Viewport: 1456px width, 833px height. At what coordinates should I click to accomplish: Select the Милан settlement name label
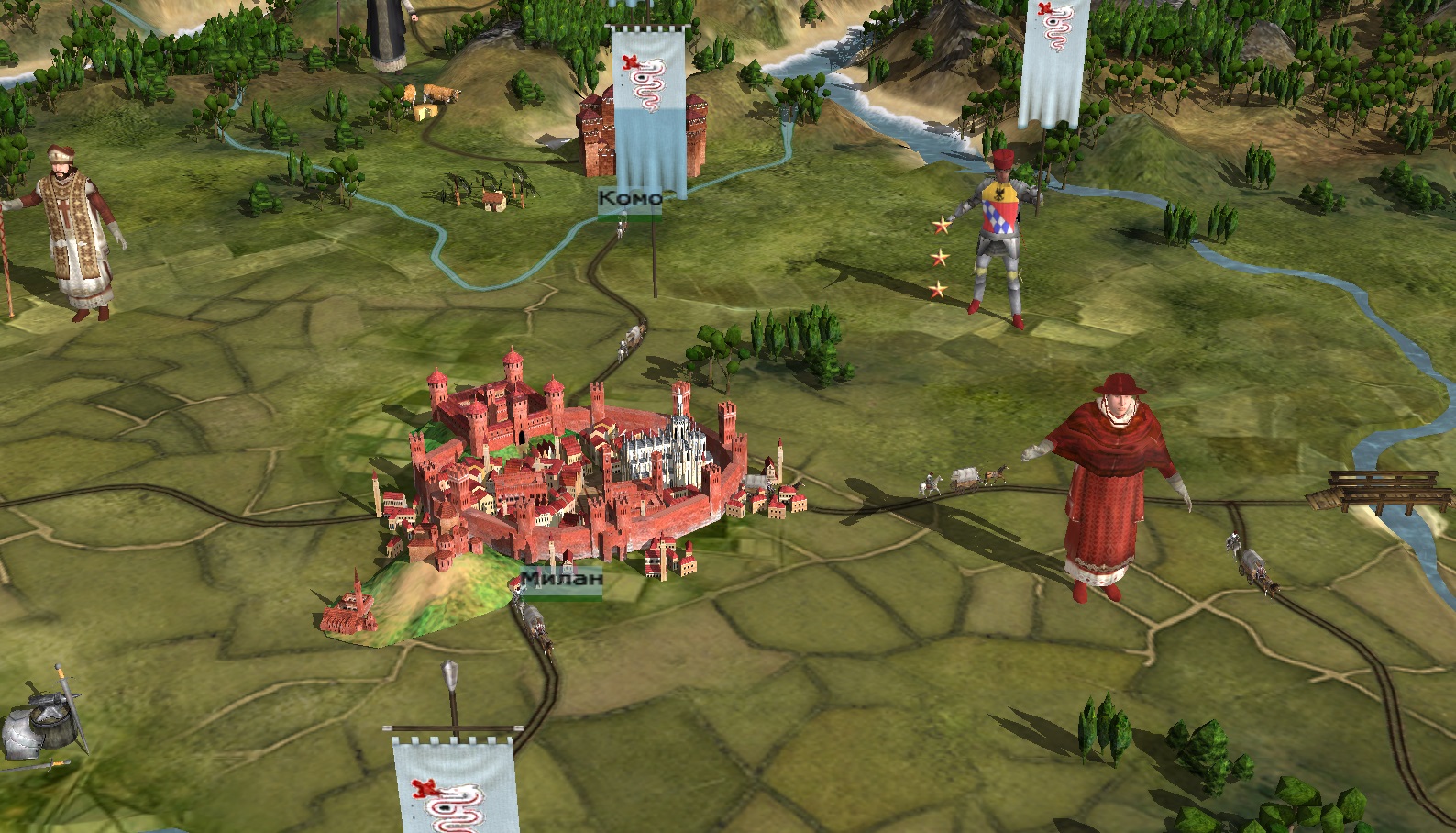pos(561,580)
